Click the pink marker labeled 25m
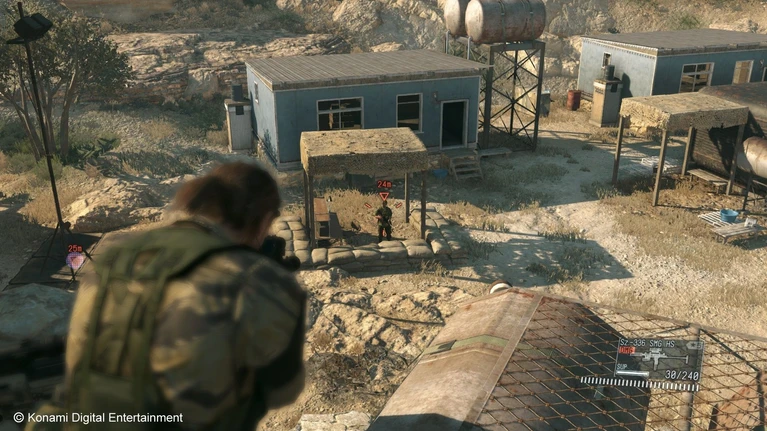The width and height of the screenshot is (767, 431). point(75,257)
